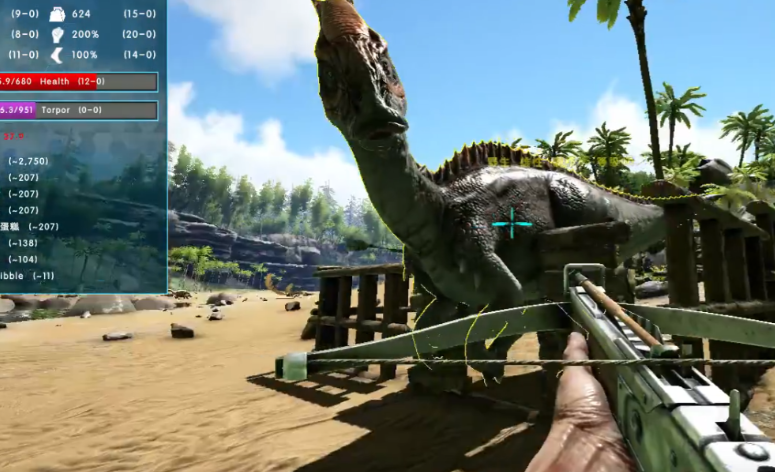Screen dimensions: 775x472
Task: Click the weight stat icon
Action: [56, 14]
